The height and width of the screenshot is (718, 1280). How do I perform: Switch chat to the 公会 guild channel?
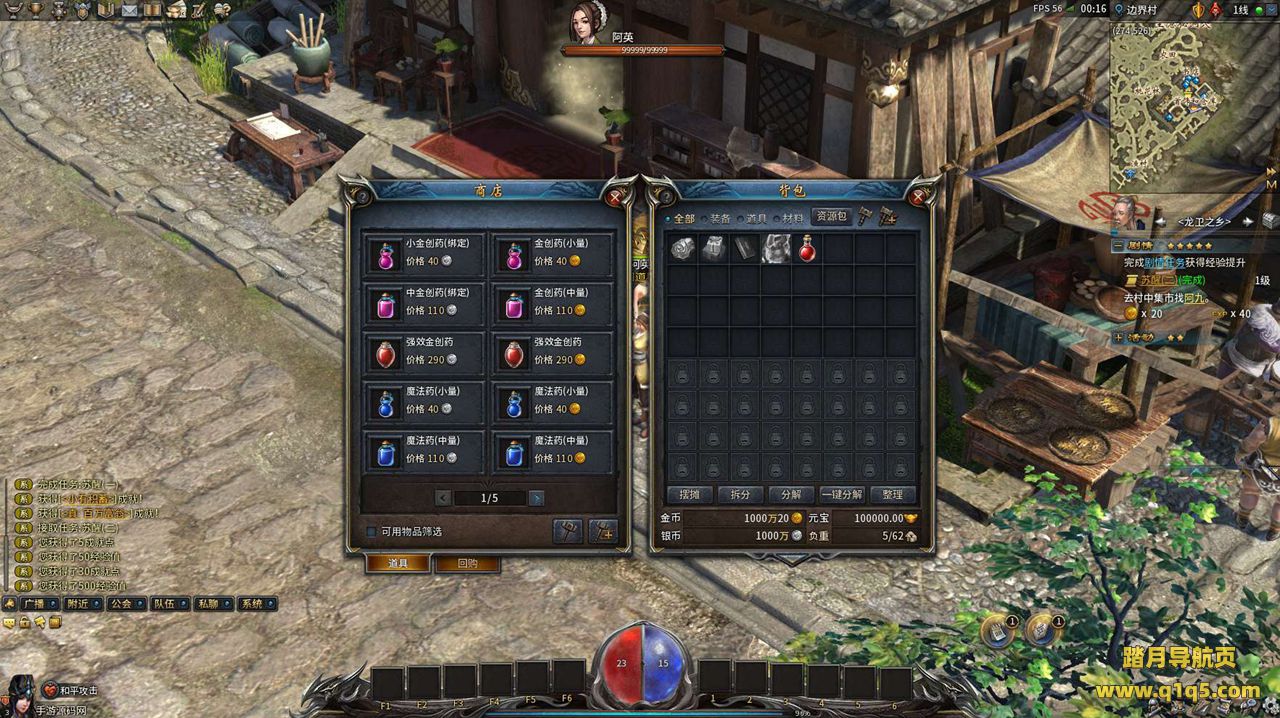(x=121, y=604)
